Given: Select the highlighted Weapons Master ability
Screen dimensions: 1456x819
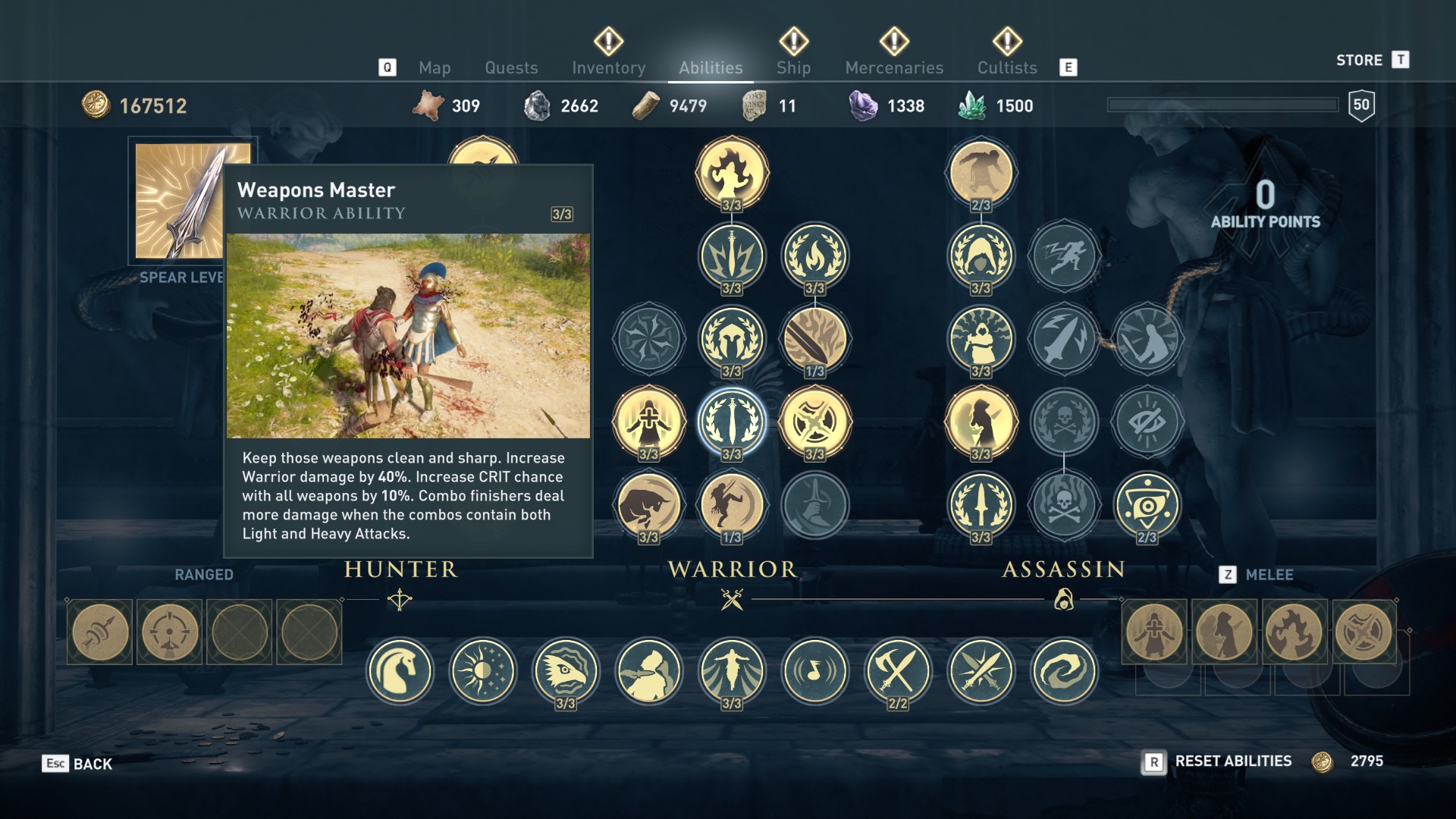Looking at the screenshot, I should tap(732, 422).
